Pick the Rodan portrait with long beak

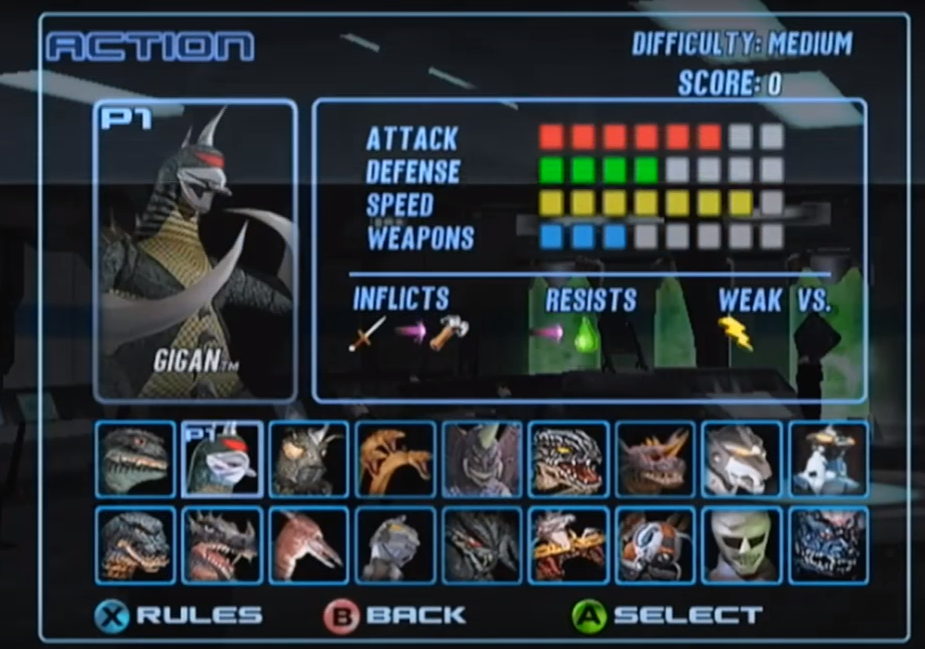[x=308, y=545]
